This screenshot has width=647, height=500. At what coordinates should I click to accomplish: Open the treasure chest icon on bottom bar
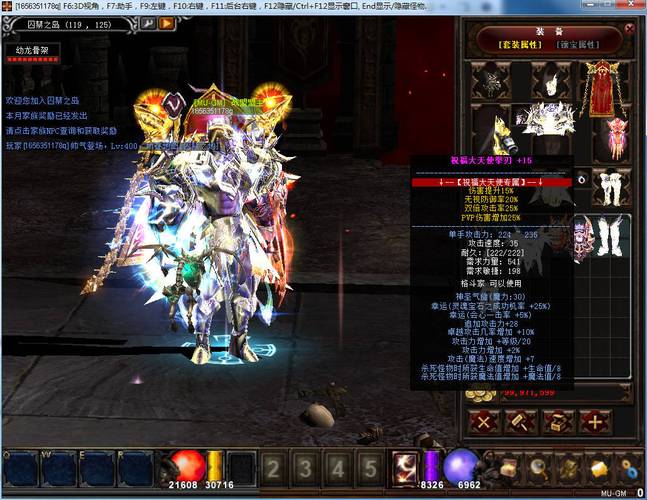508,468
